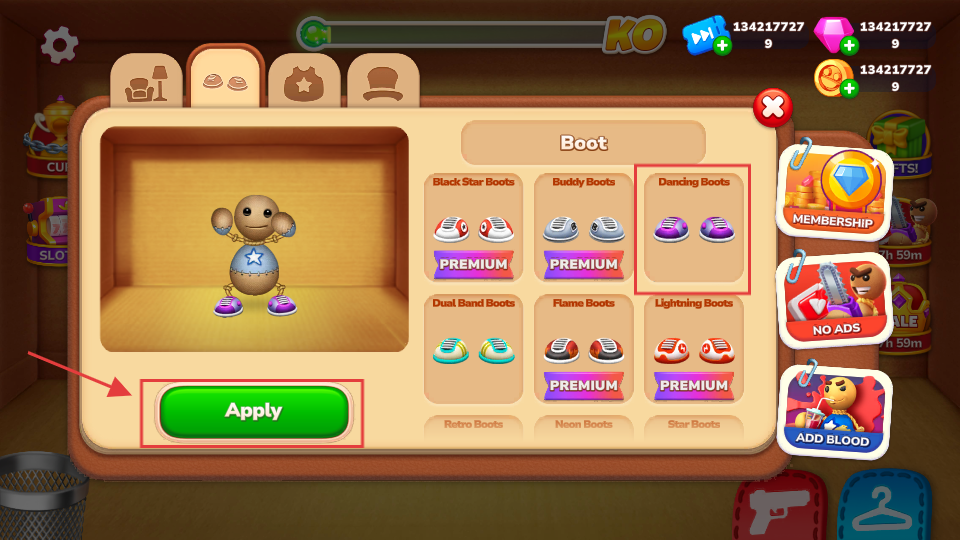Pick the Buddy Boots item
This screenshot has width=960, height=540.
coord(583,229)
